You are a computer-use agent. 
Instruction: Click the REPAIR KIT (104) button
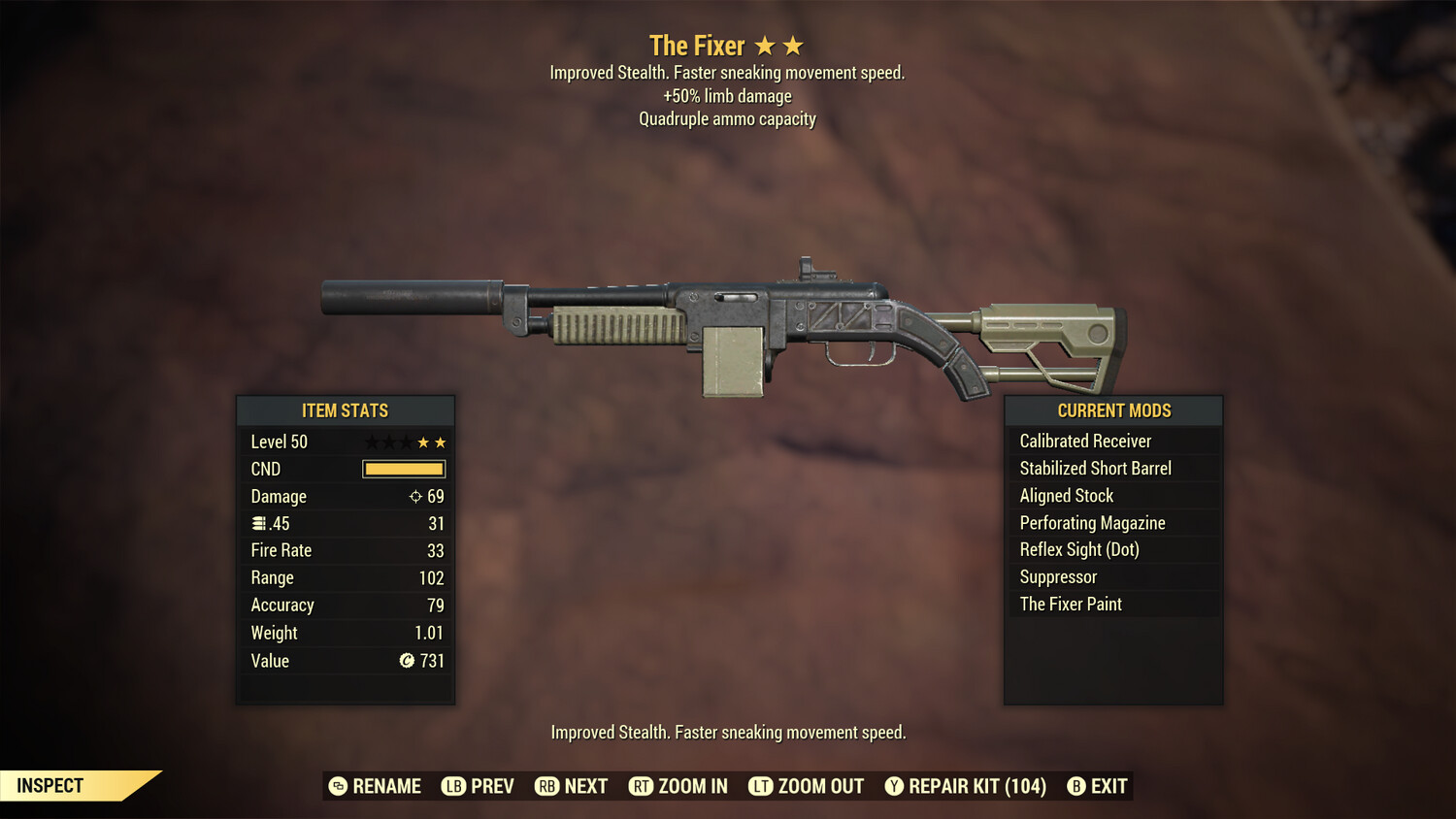click(971, 786)
